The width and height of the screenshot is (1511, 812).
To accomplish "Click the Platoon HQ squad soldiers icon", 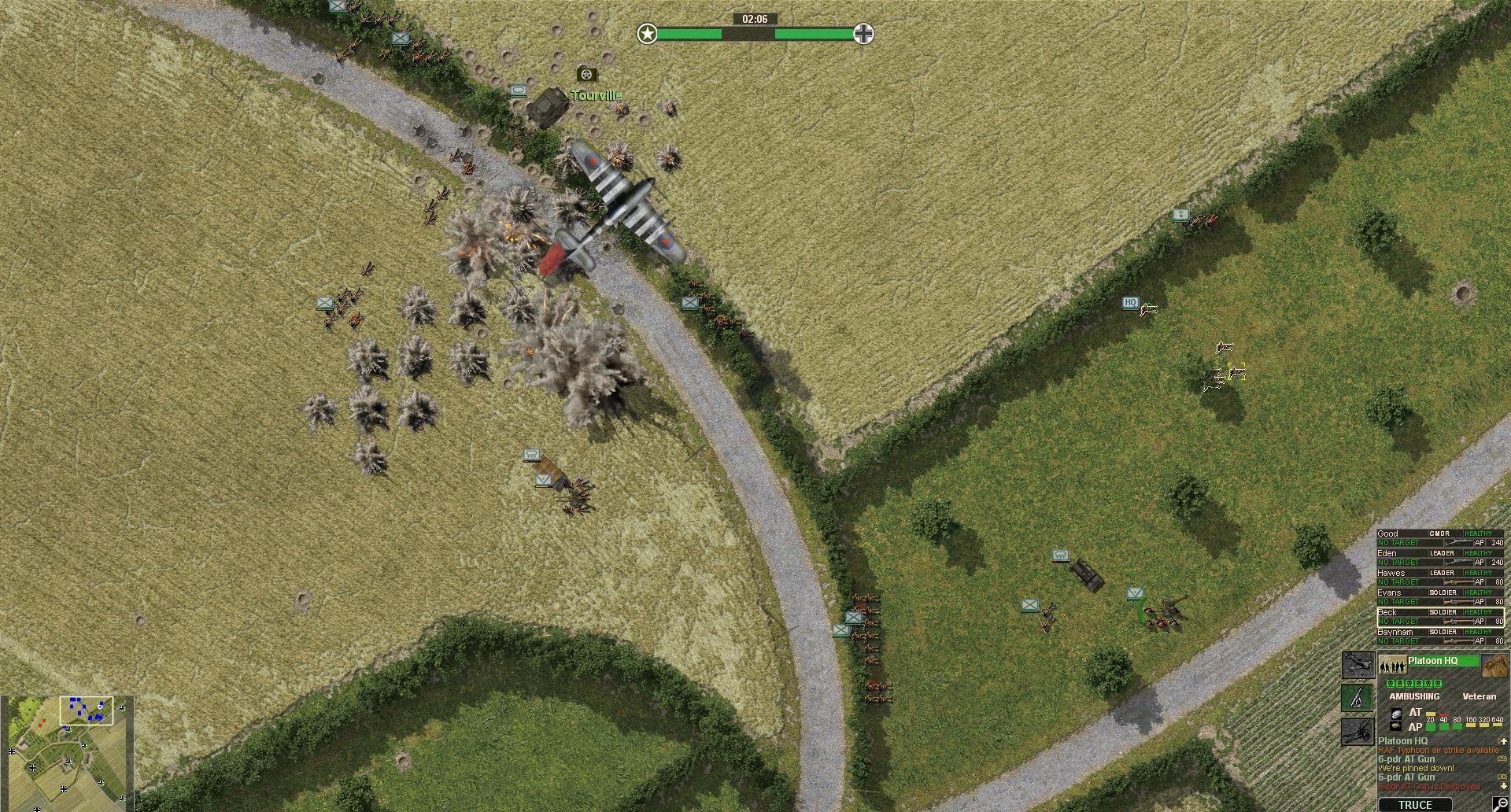I will click(x=1391, y=663).
